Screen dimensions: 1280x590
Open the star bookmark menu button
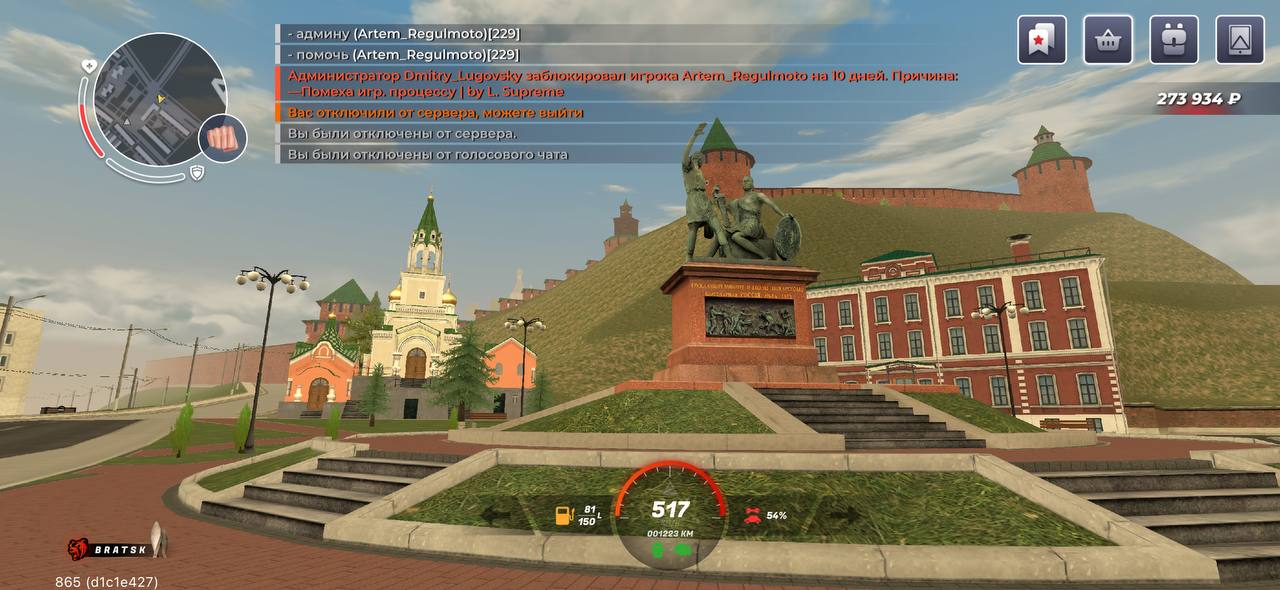click(1042, 40)
